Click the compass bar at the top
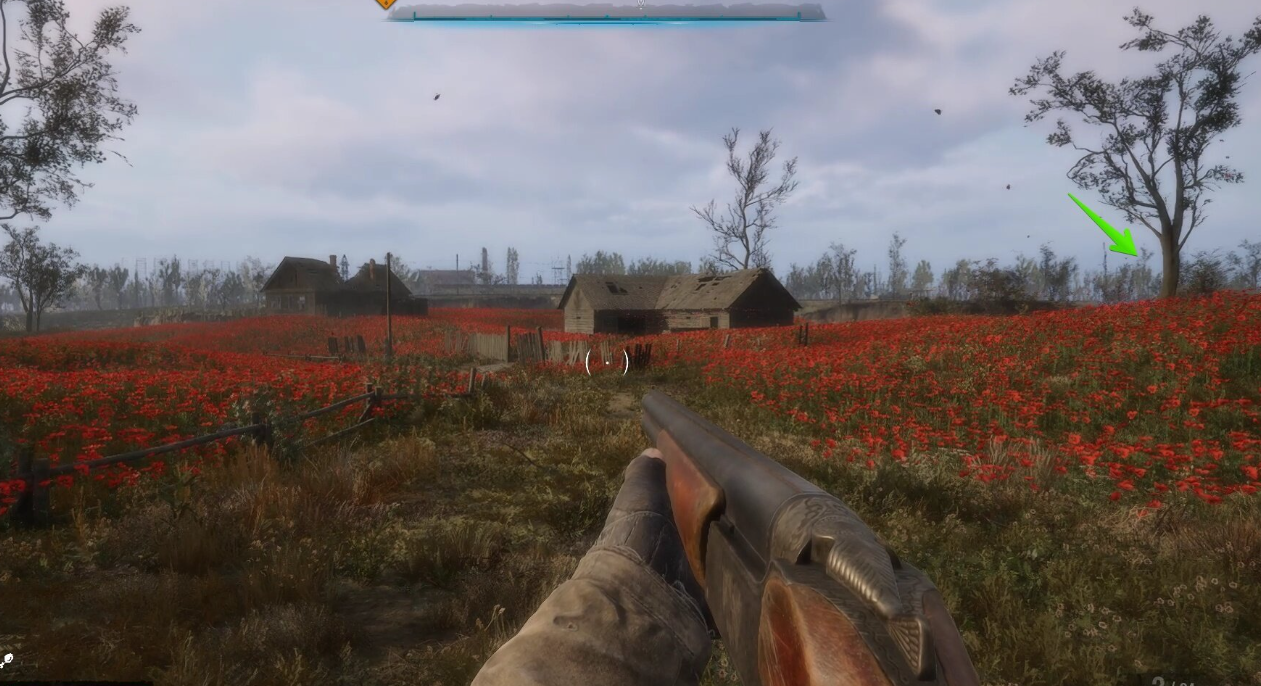Screen dimensions: 1261x686 [606, 12]
